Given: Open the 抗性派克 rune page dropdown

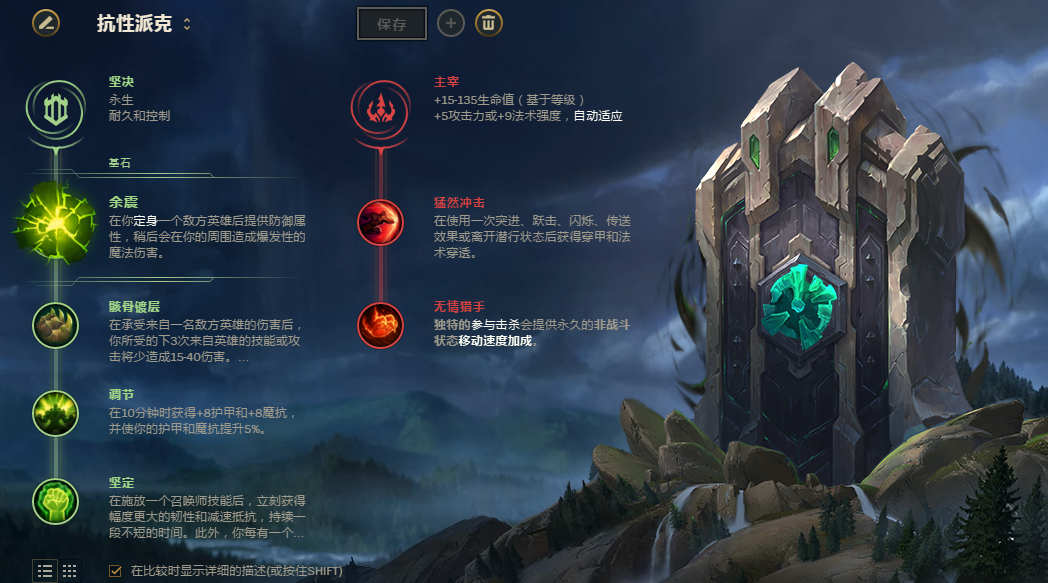Looking at the screenshot, I should [186, 23].
